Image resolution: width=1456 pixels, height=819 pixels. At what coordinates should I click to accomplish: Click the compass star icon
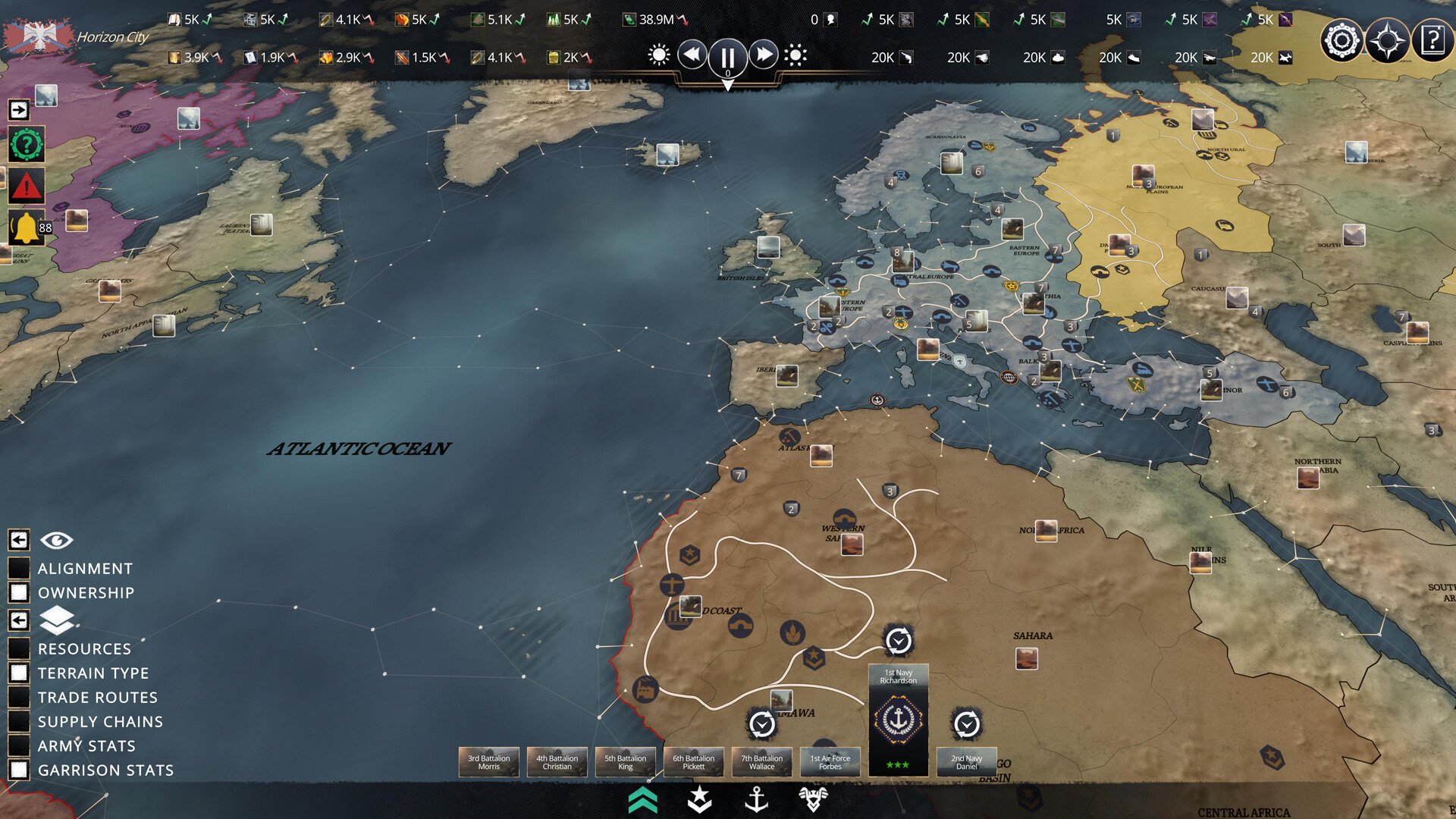click(1387, 40)
